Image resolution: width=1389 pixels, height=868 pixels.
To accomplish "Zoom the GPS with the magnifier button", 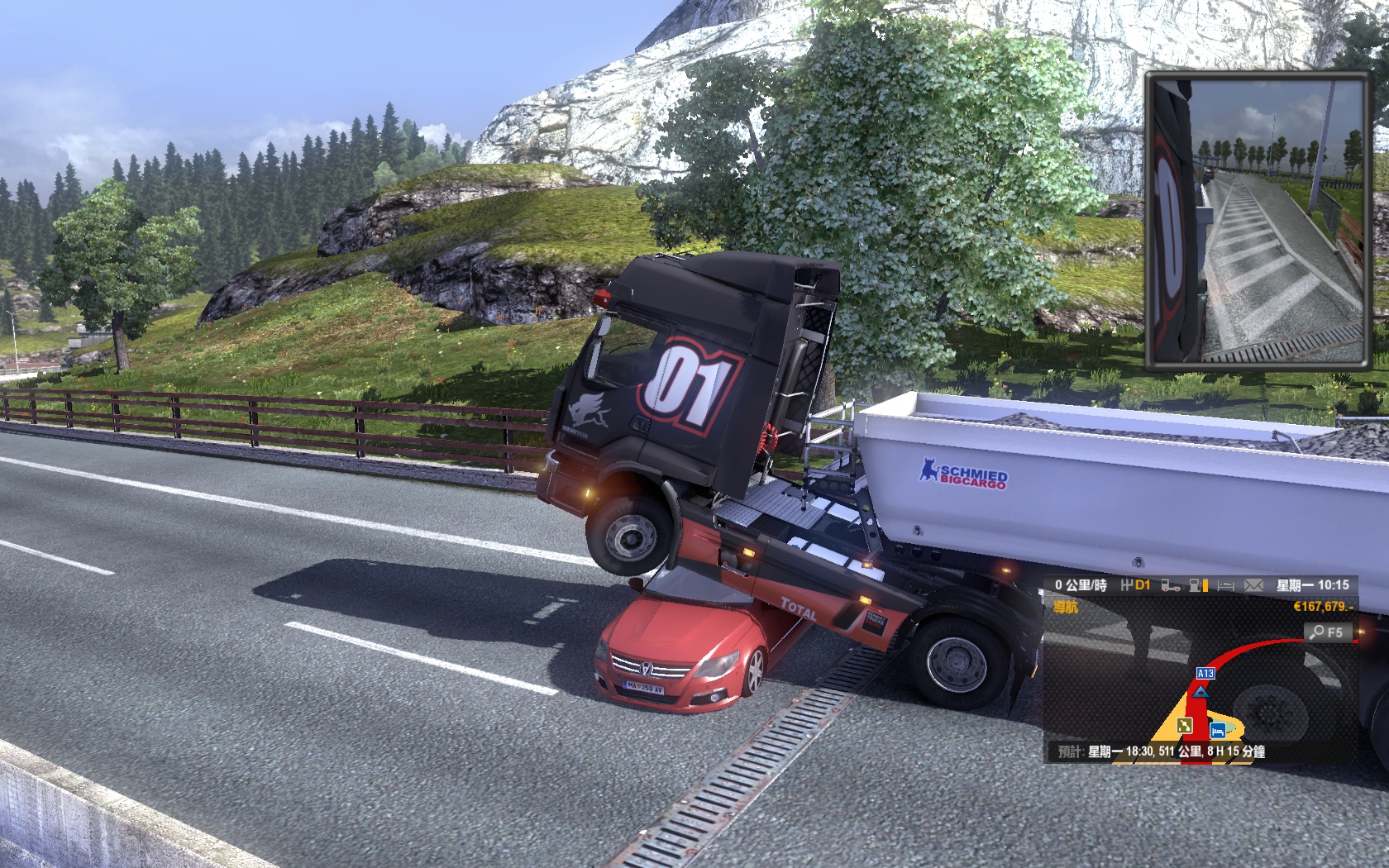I will (x=1326, y=632).
